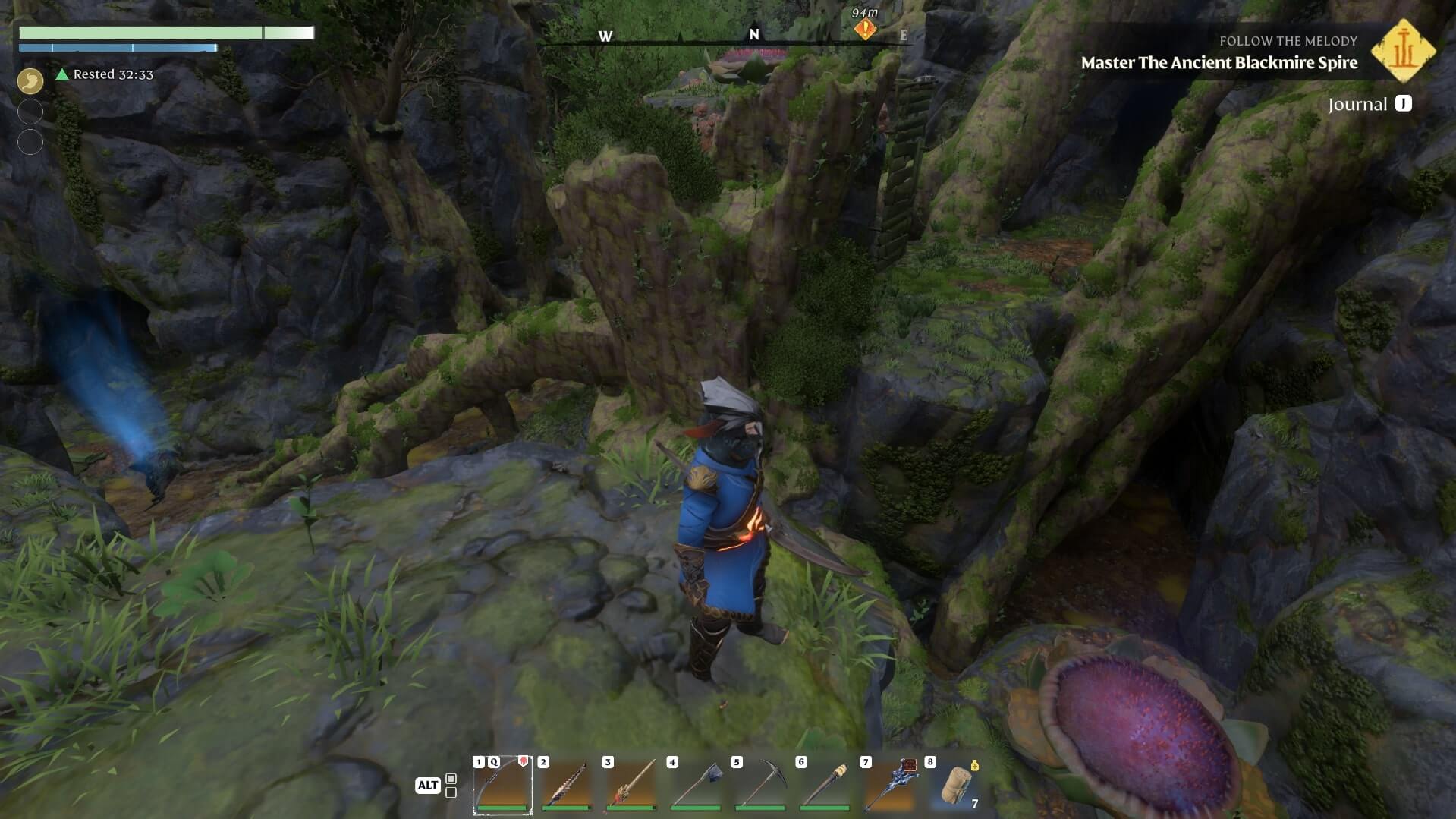Equip the pickaxe in slot 5
This screenshot has height=819, width=1456.
point(760,785)
